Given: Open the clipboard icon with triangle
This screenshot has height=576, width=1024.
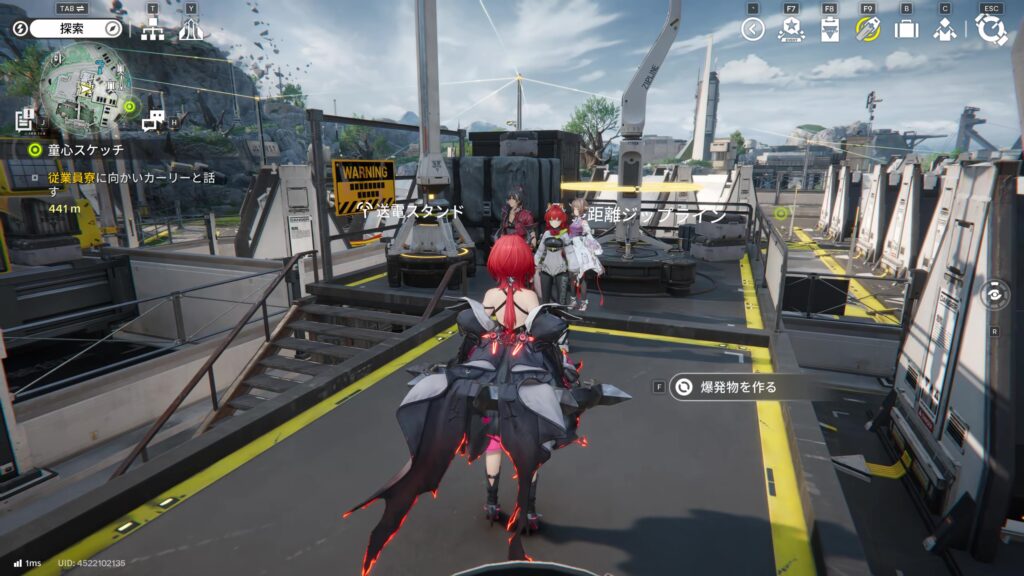Looking at the screenshot, I should point(829,30).
